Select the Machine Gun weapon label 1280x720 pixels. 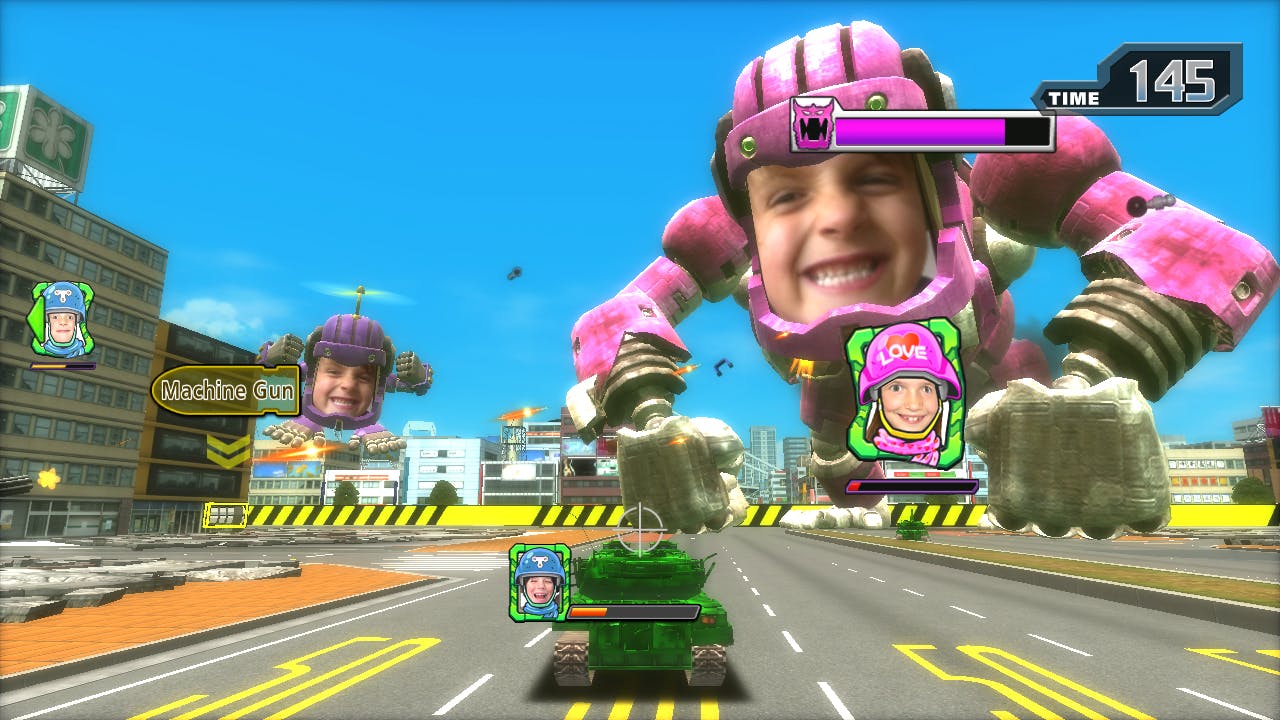click(x=226, y=390)
